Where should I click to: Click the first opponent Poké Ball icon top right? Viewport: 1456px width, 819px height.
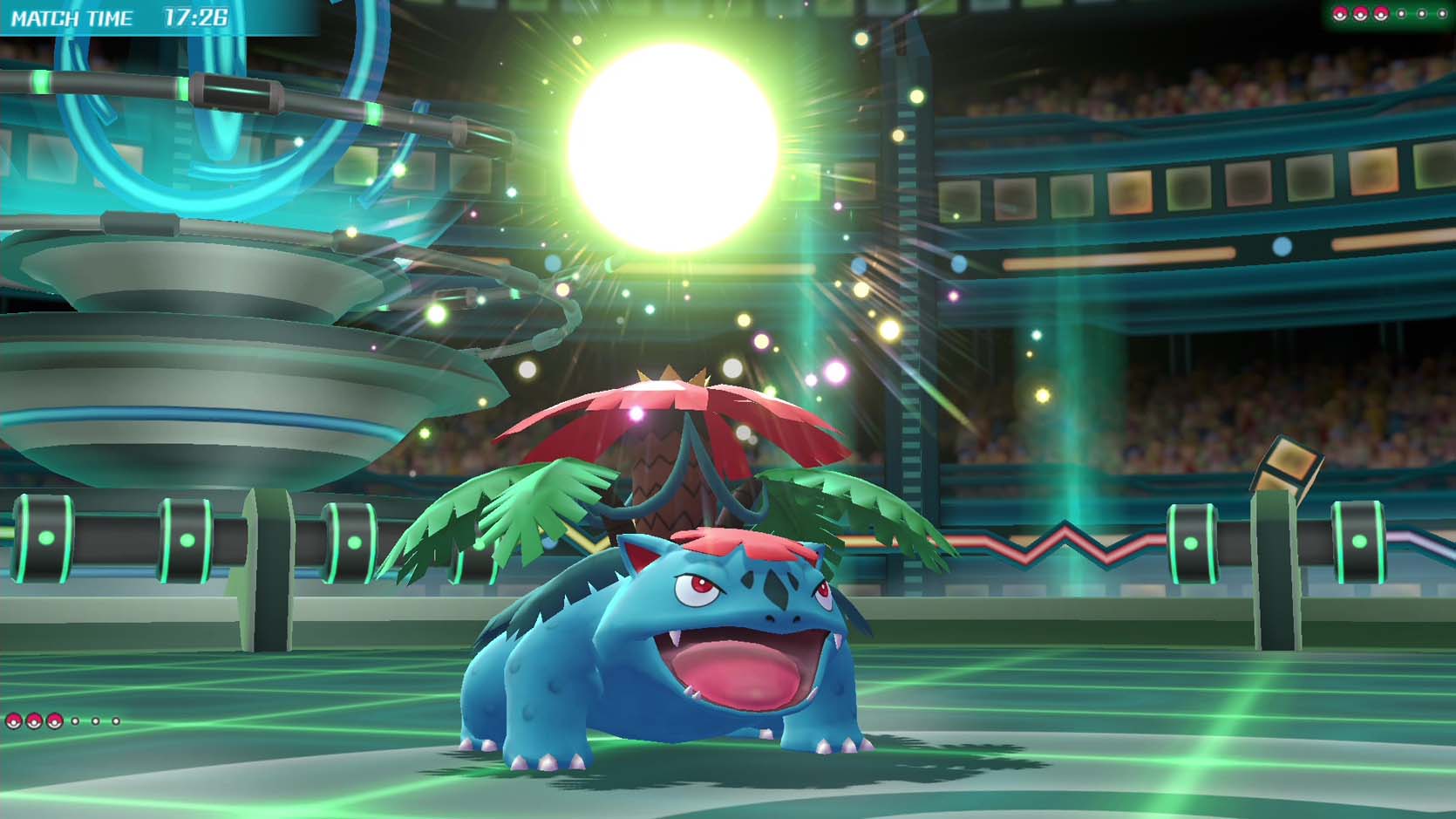tap(1340, 14)
